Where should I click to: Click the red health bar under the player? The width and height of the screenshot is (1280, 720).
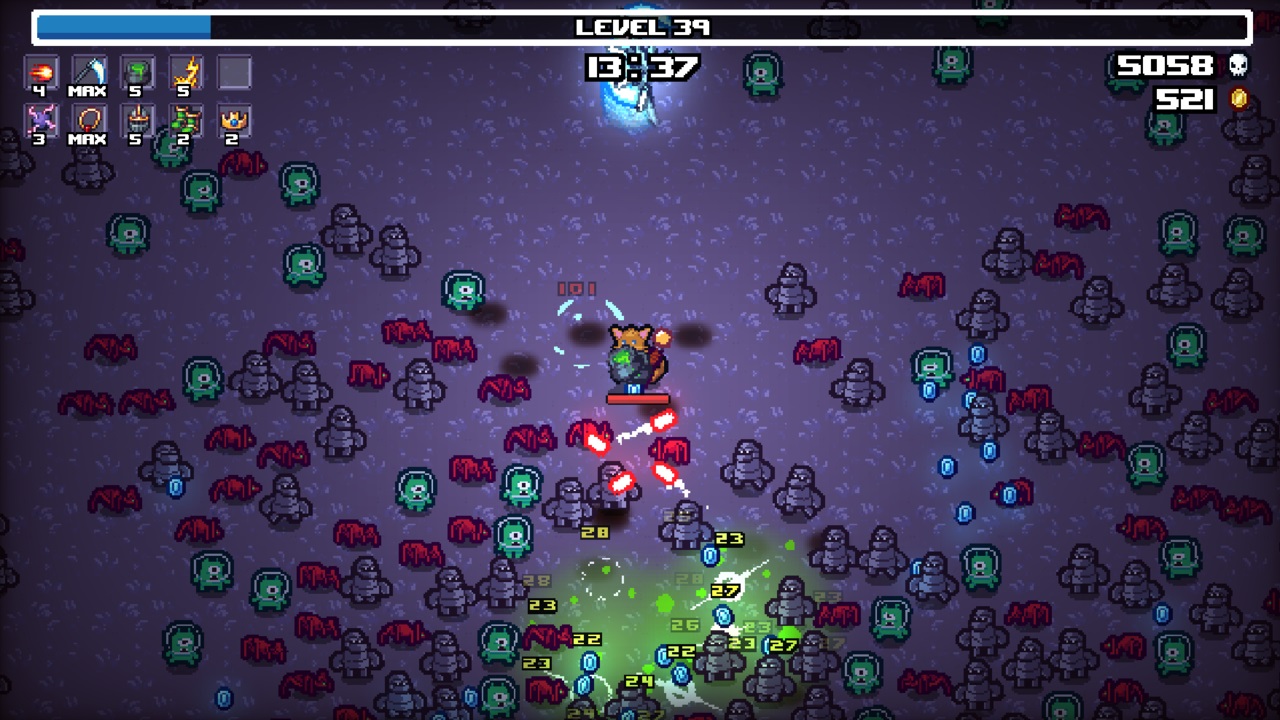coord(638,399)
